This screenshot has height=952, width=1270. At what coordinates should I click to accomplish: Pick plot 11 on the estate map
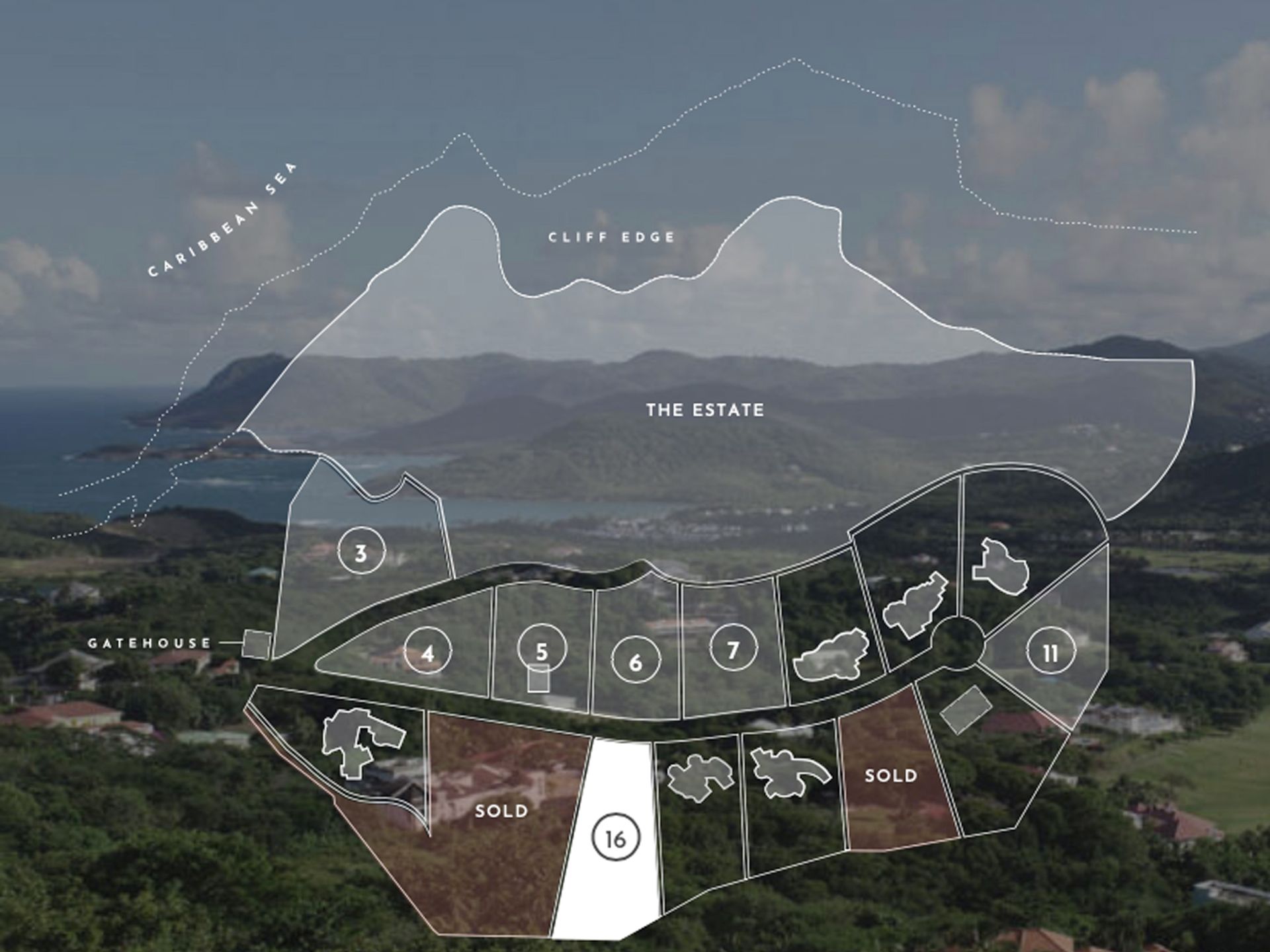[x=1050, y=653]
